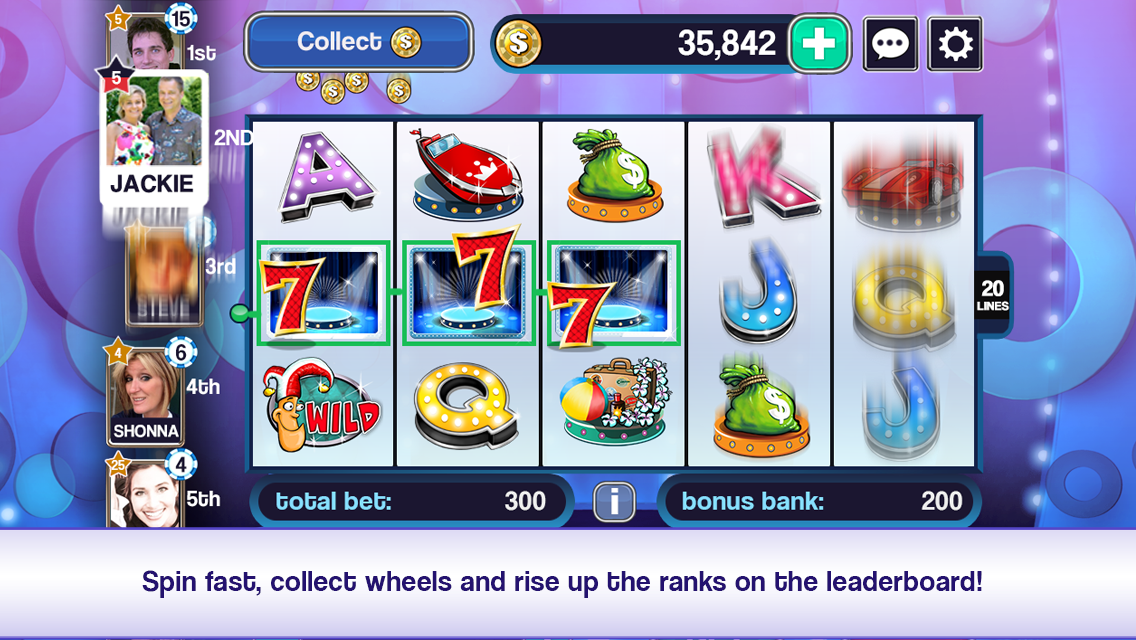Open settings via the gear icon
Image resolution: width=1136 pixels, height=640 pixels.
[x=955, y=44]
